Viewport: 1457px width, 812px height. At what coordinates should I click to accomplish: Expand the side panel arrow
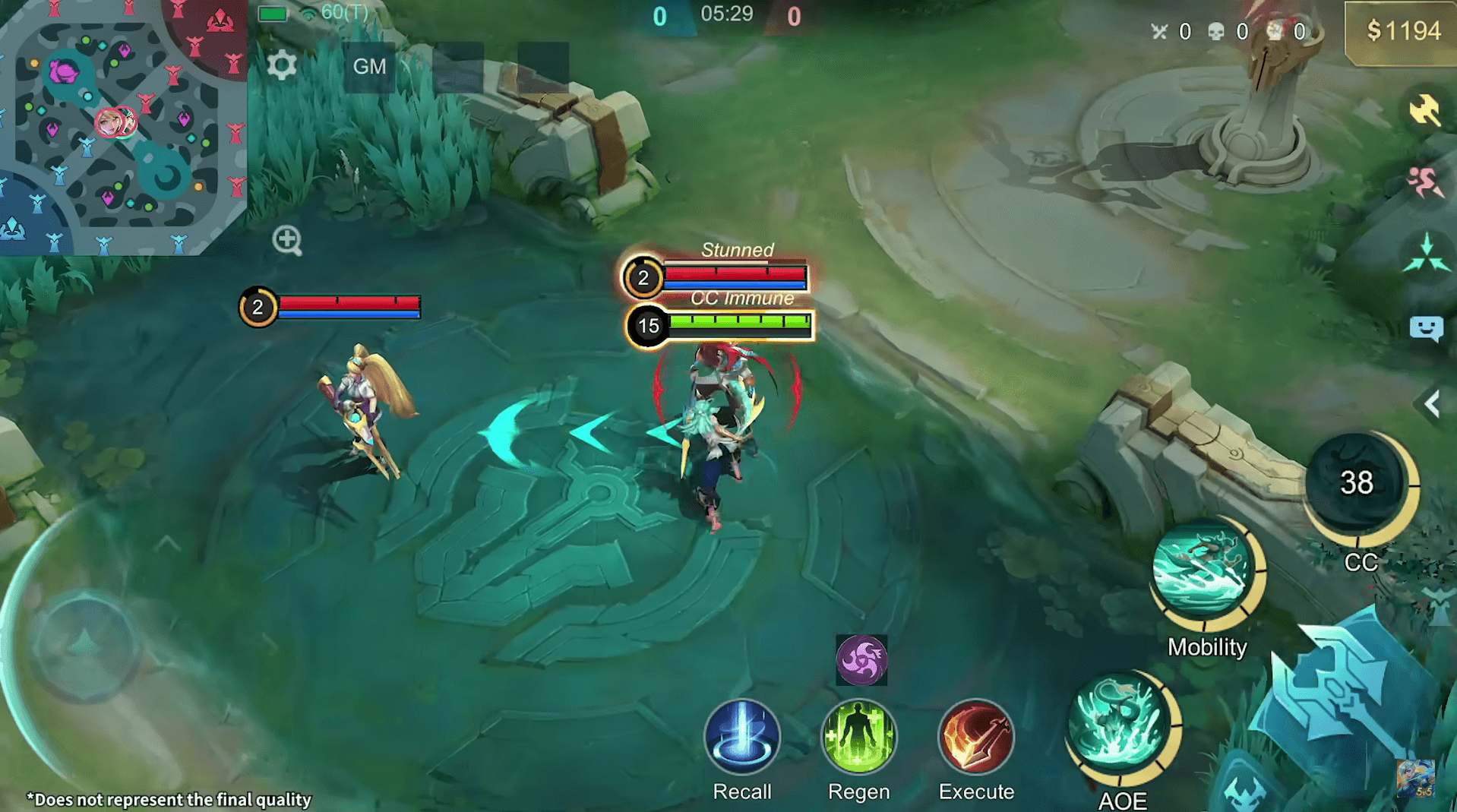pos(1433,404)
